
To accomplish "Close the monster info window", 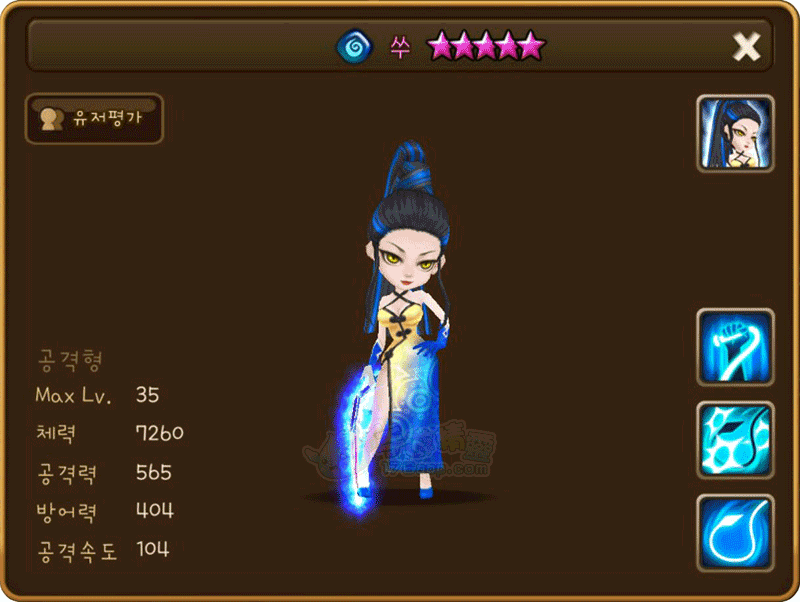I will point(746,46).
